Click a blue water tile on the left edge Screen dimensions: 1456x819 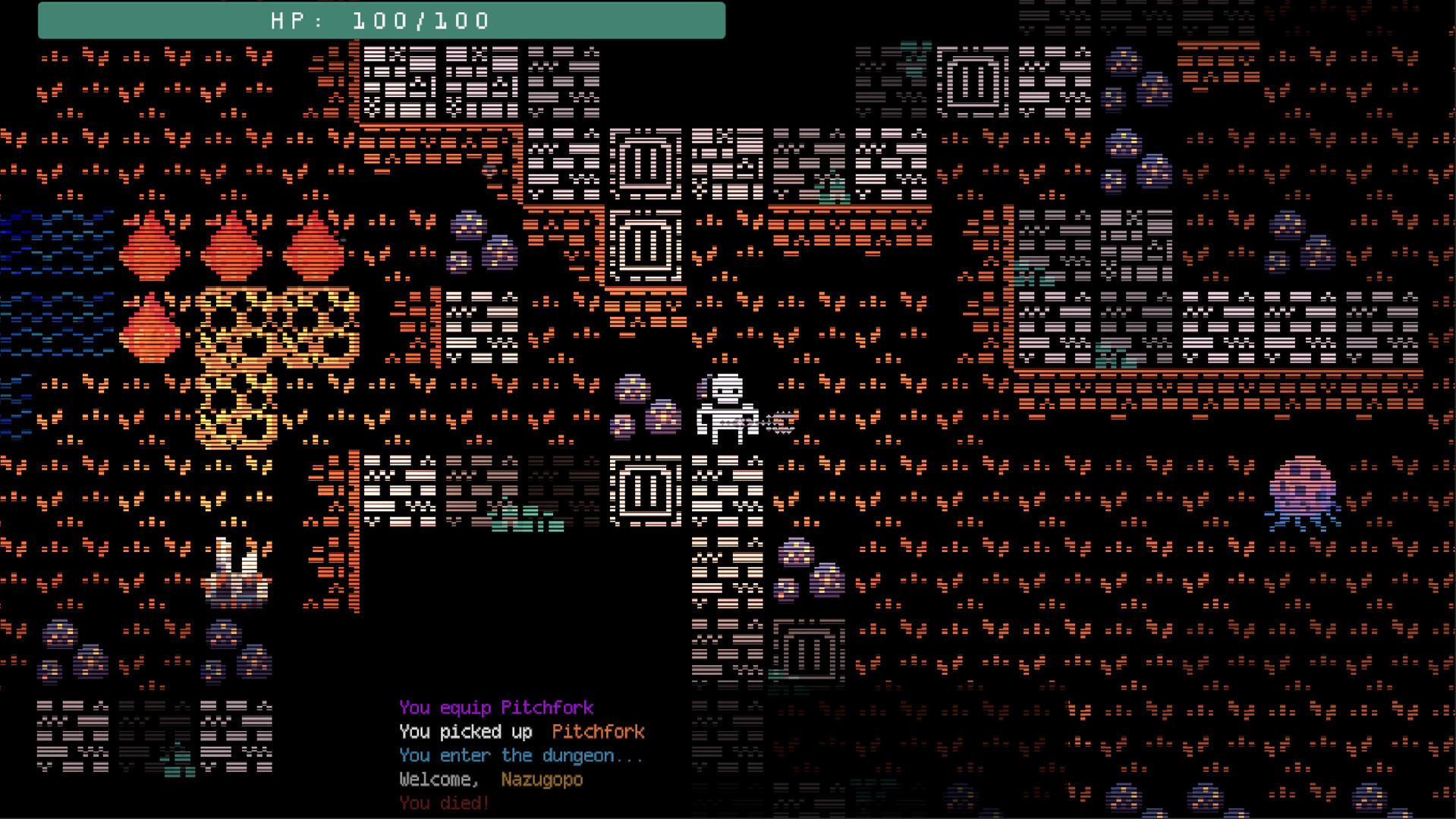(x=30, y=250)
